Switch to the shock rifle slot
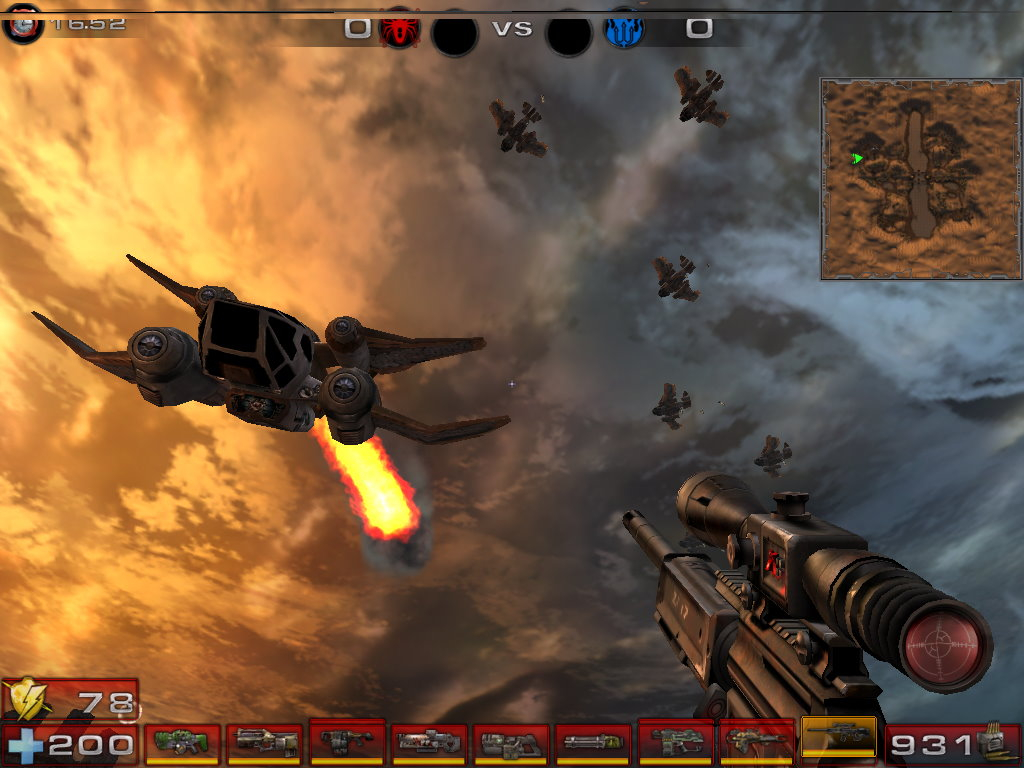The height and width of the screenshot is (768, 1024). 428,743
